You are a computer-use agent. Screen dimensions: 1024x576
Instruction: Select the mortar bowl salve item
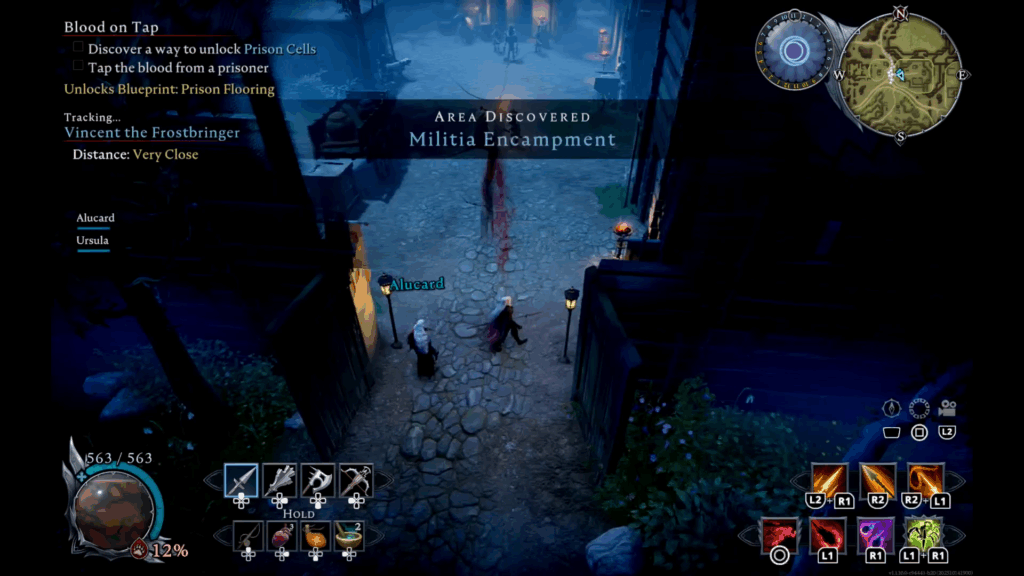(349, 537)
